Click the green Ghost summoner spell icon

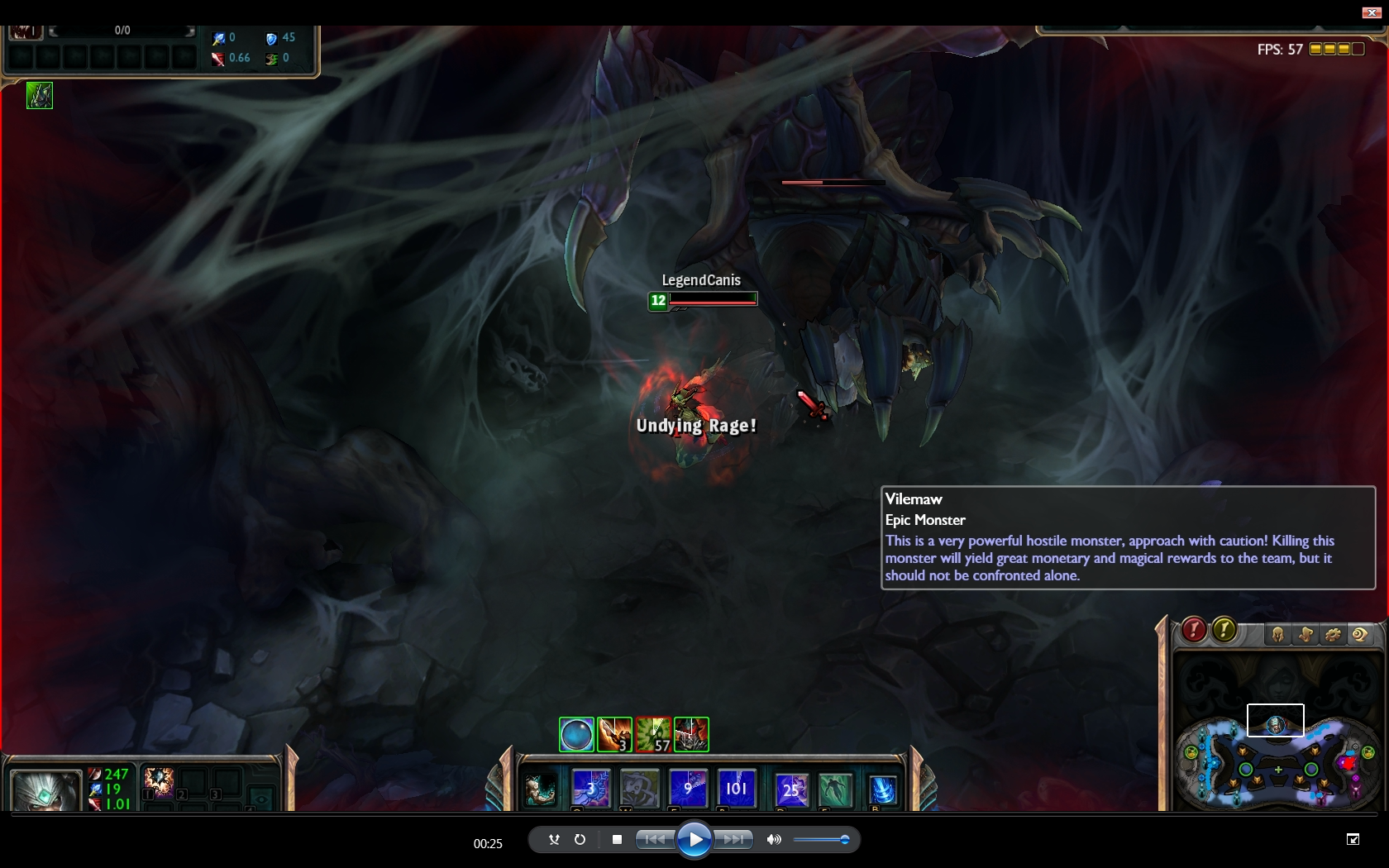point(836,789)
